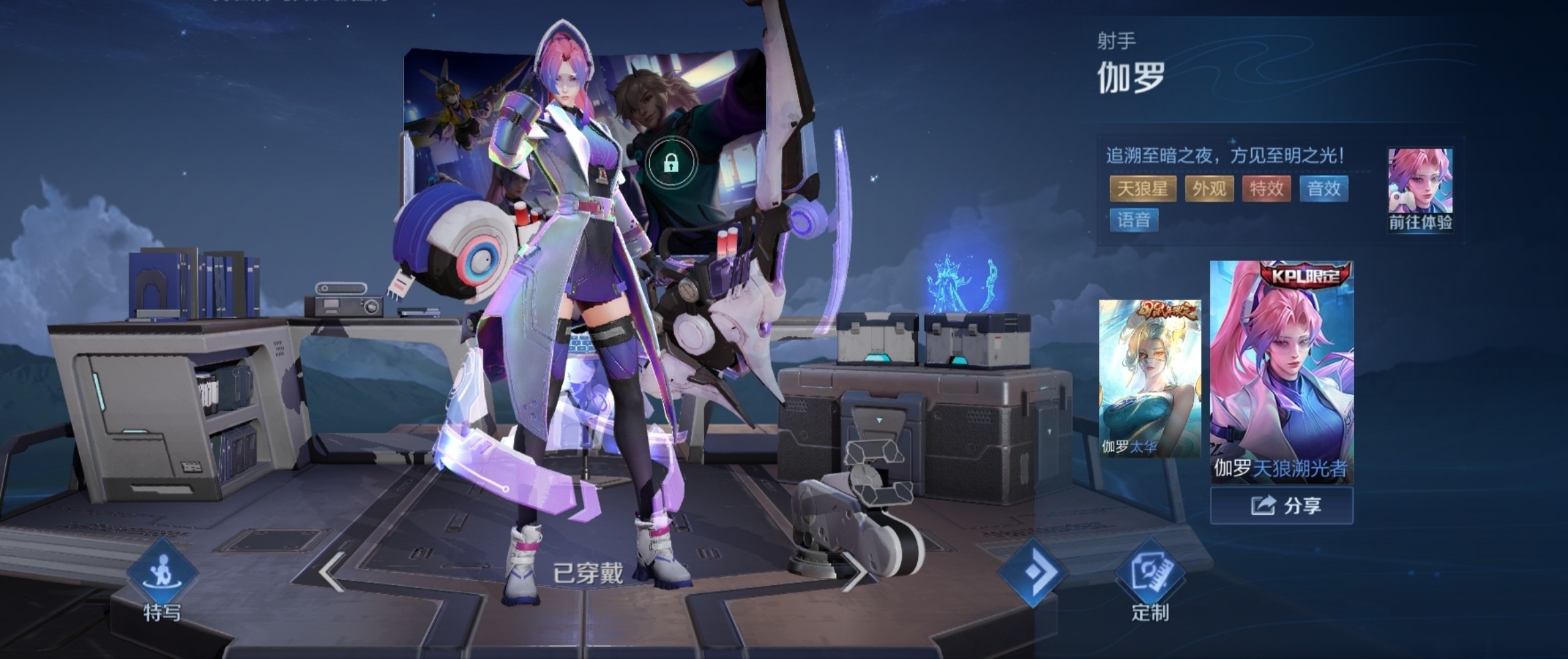
Task: Click the 特效 effects tag
Action: [x=1266, y=189]
